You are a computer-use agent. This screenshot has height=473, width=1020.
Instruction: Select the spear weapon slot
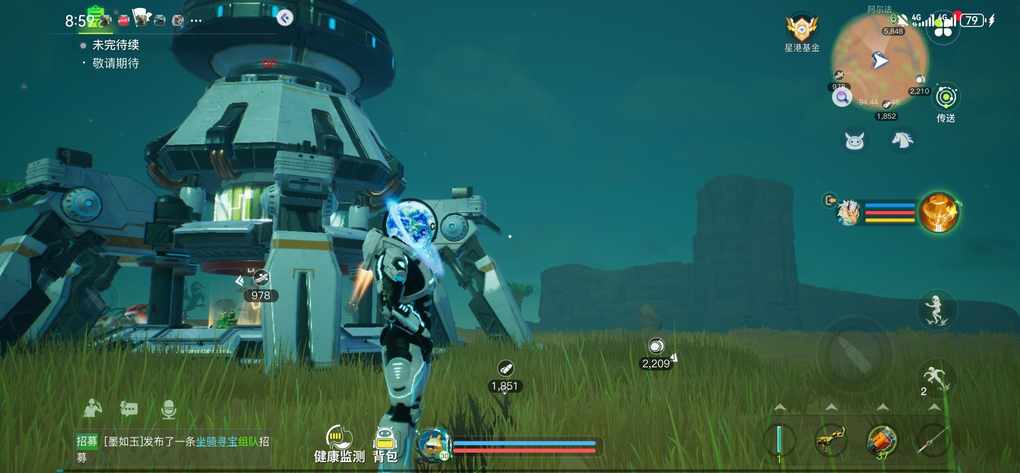tap(932, 440)
